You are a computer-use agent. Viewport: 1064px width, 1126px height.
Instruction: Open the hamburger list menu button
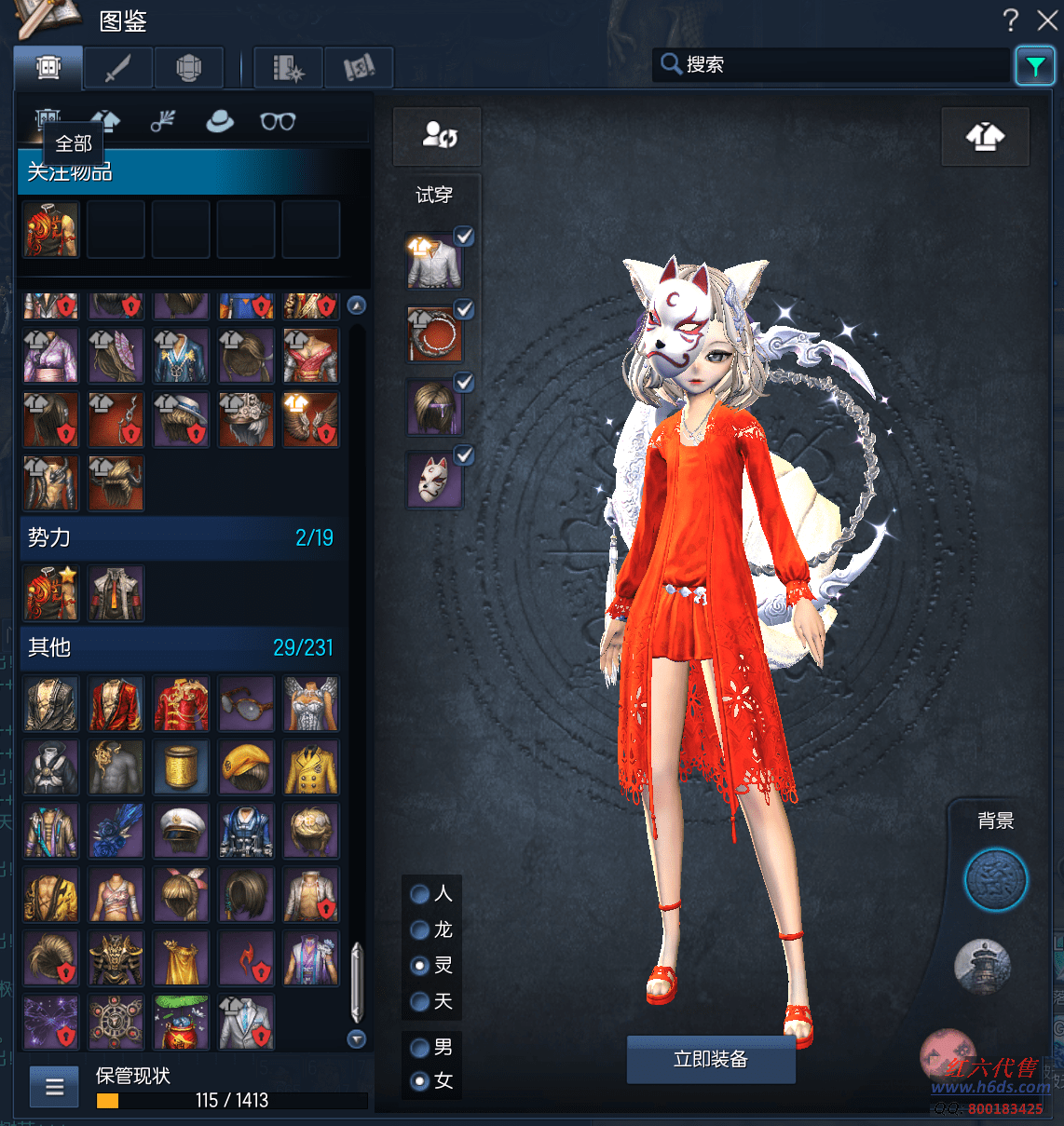point(54,1087)
